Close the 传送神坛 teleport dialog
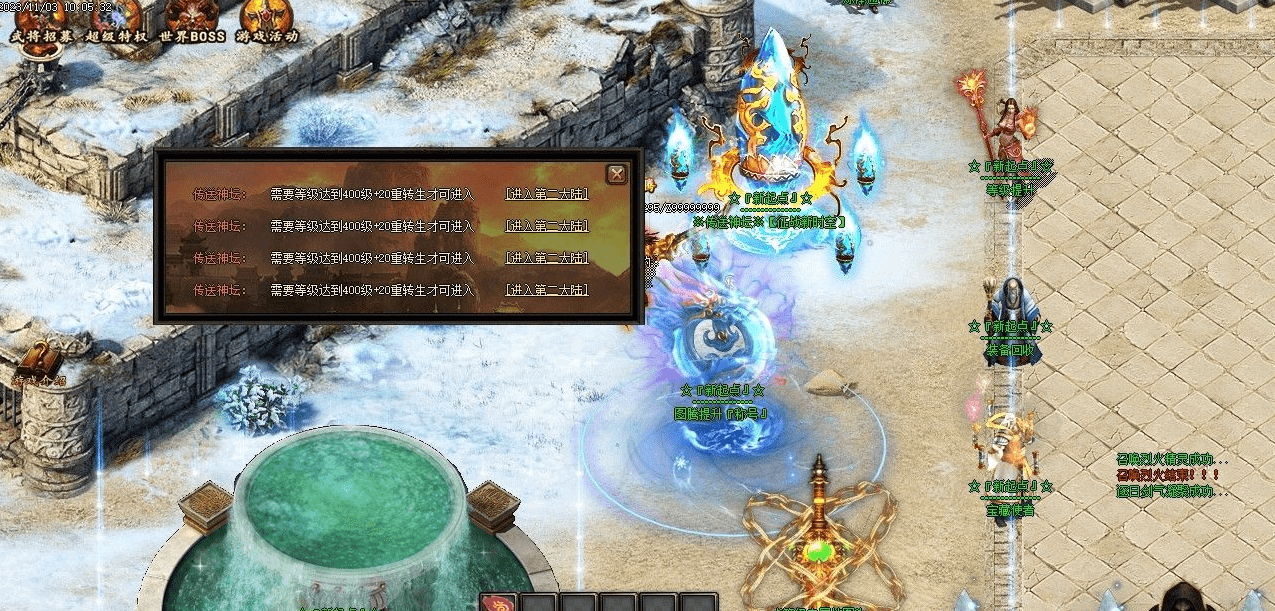Screen dimensions: 1275x611 [617, 173]
